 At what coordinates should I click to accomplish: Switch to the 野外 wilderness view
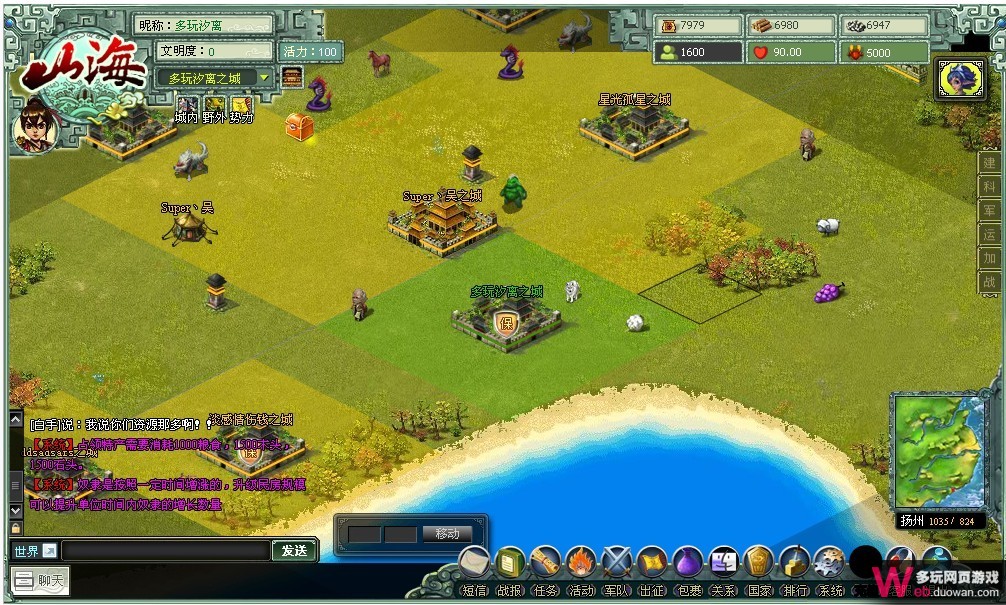coord(214,110)
